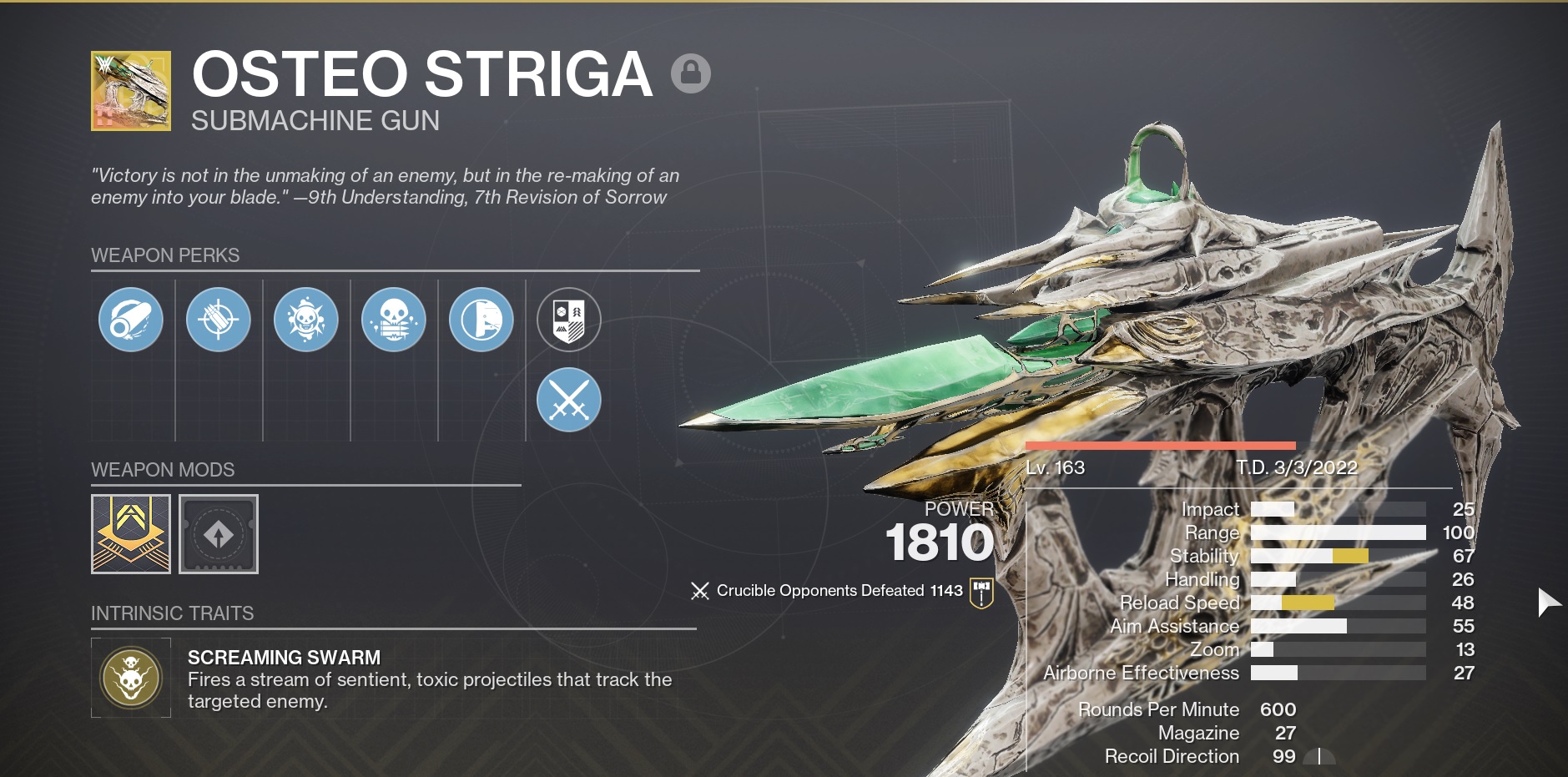Select the flag perk icon
This screenshot has width=1568, height=777.
point(481,320)
